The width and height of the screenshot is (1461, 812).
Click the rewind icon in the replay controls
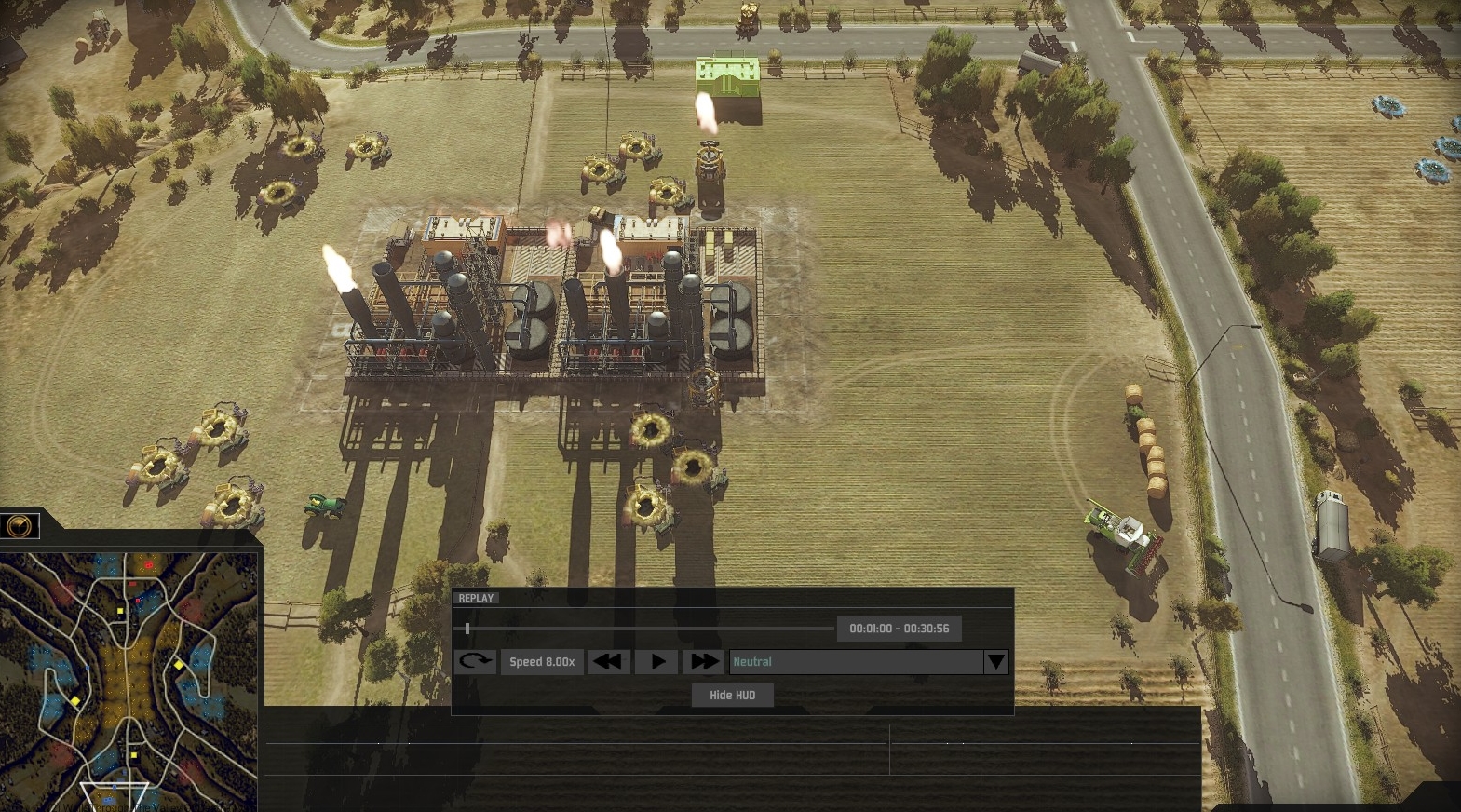tap(608, 661)
